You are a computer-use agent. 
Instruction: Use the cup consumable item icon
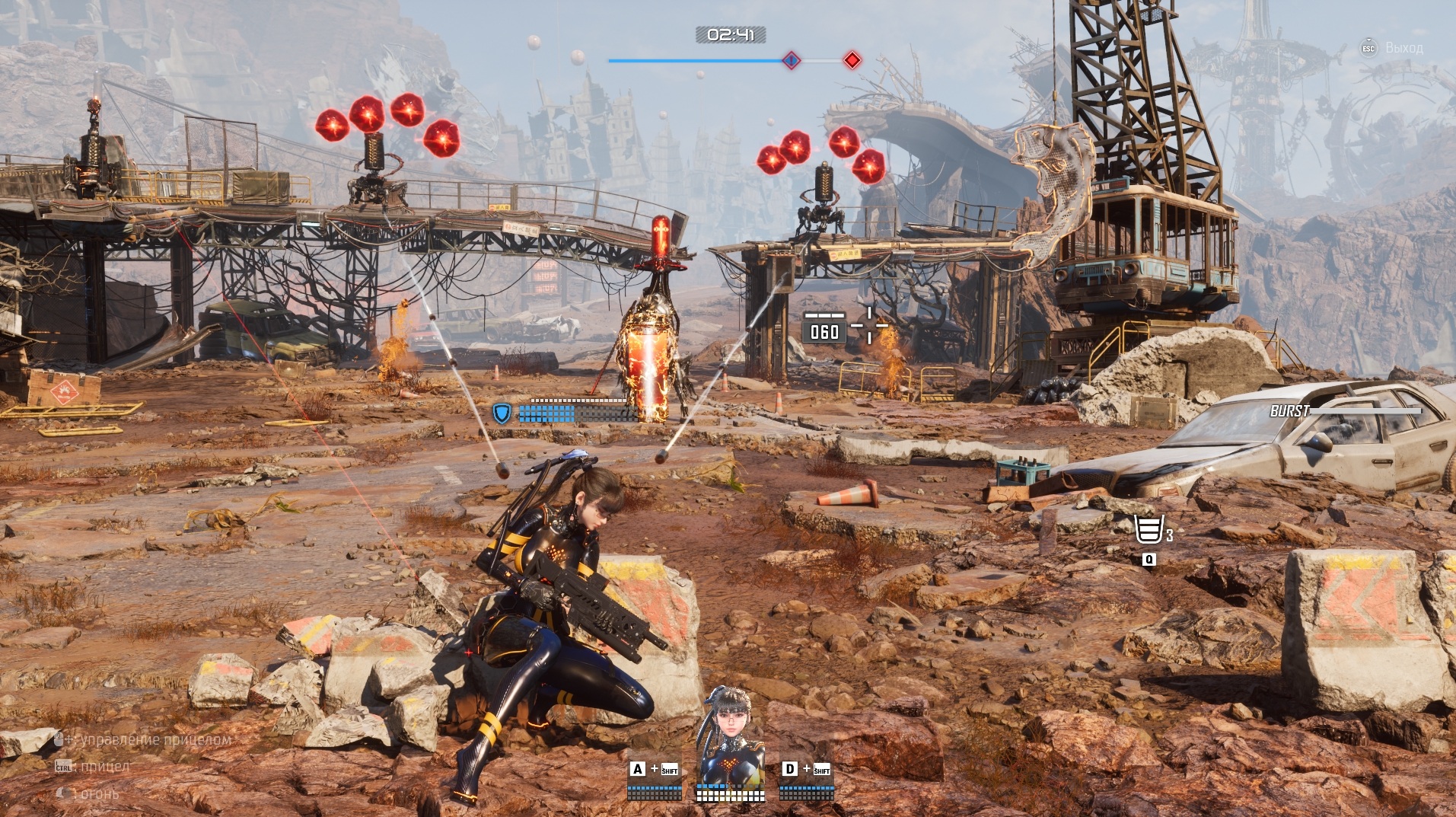pos(1149,529)
